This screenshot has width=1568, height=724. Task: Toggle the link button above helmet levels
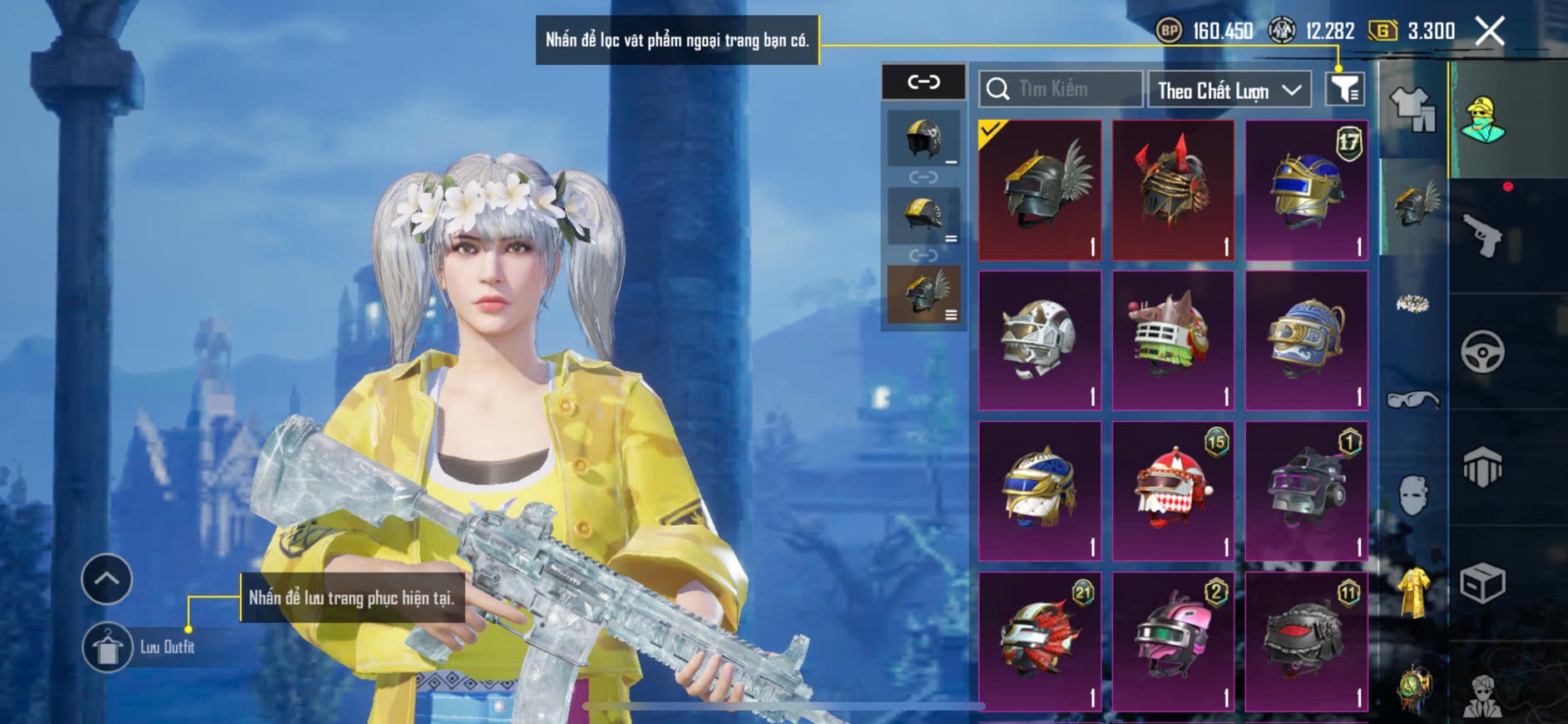click(923, 82)
